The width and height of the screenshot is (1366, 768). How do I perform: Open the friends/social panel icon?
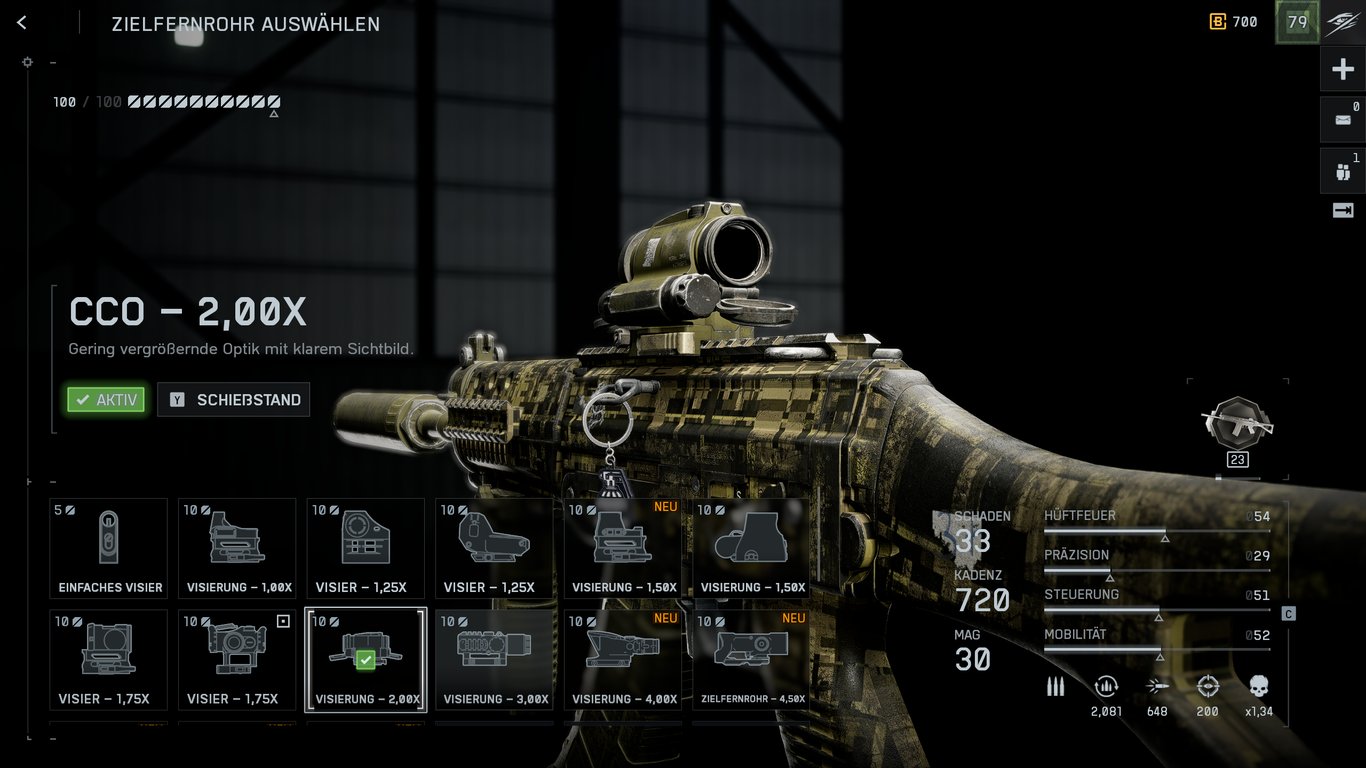tap(1341, 170)
